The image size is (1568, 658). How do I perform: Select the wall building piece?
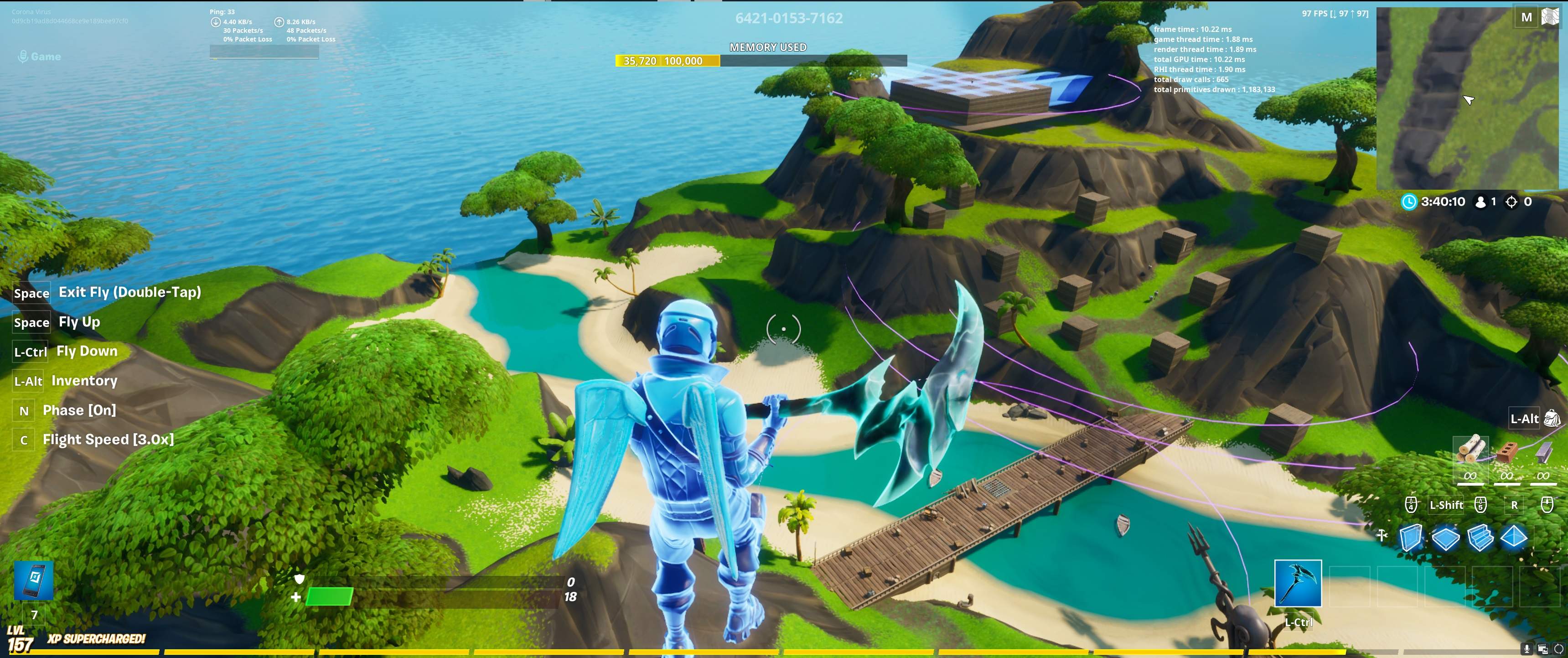pos(1411,538)
